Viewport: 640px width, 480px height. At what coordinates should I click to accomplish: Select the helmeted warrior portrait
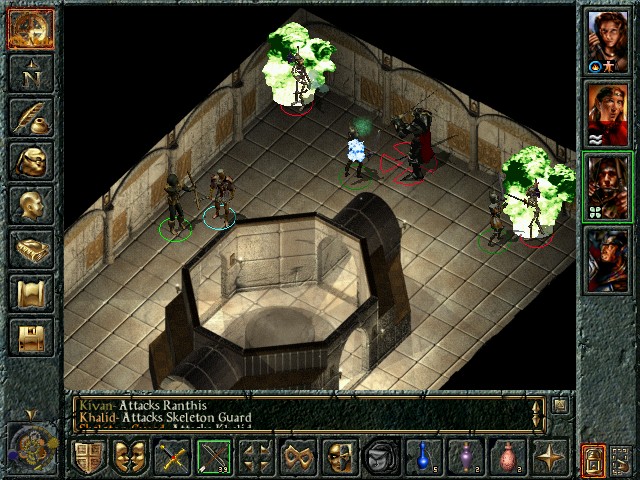point(607,258)
